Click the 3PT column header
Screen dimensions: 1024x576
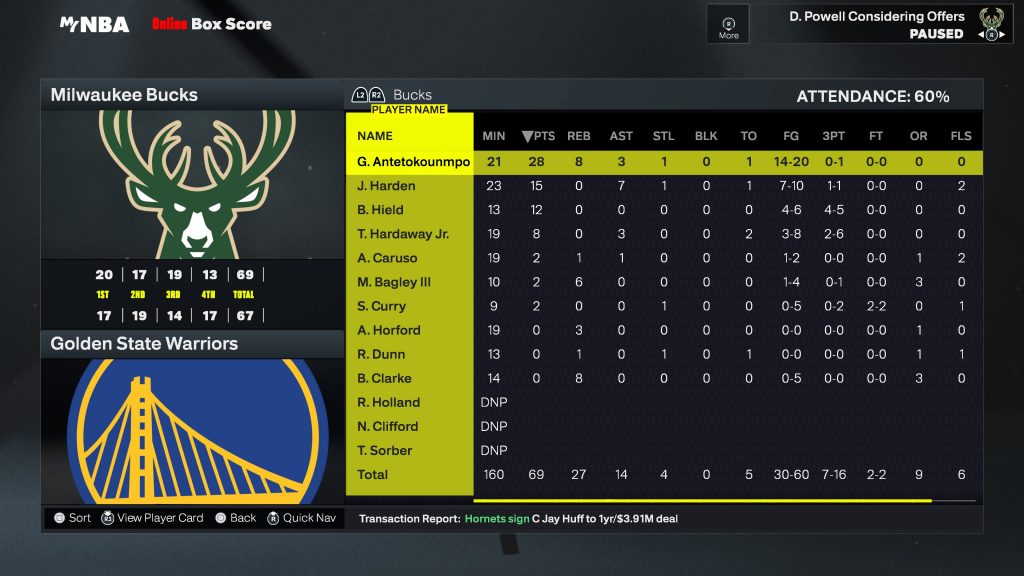pyautogui.click(x=833, y=136)
